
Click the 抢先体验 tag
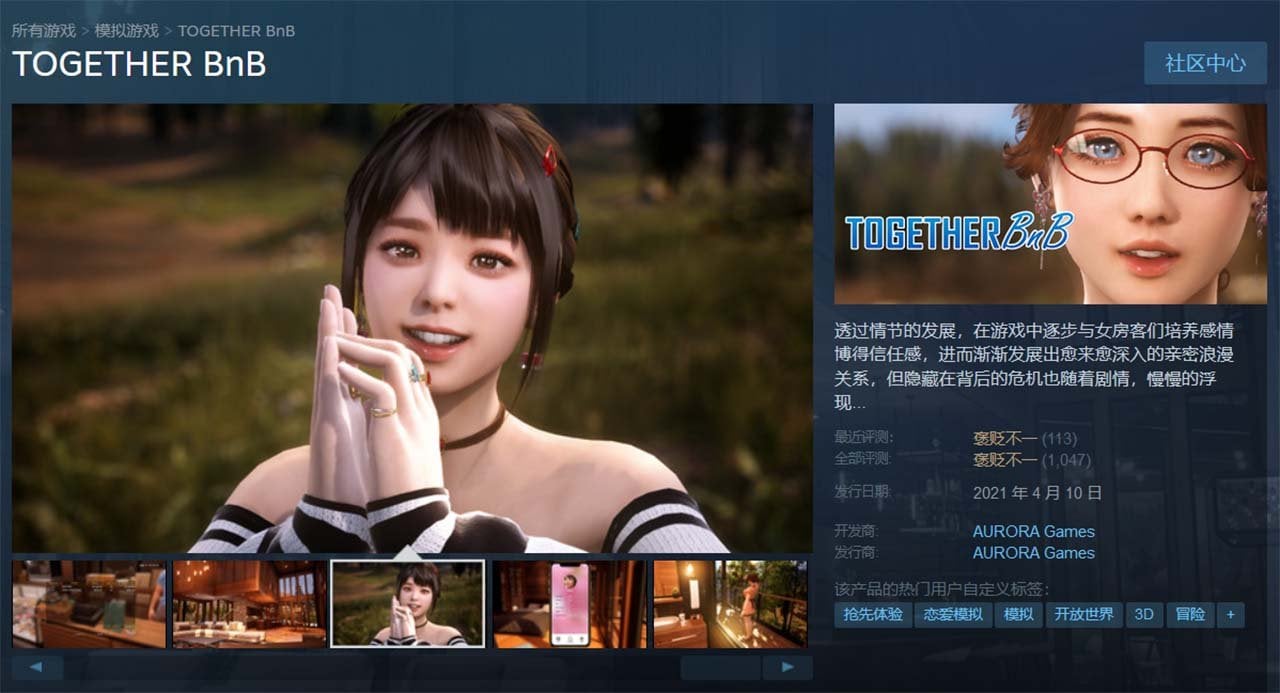(x=873, y=614)
